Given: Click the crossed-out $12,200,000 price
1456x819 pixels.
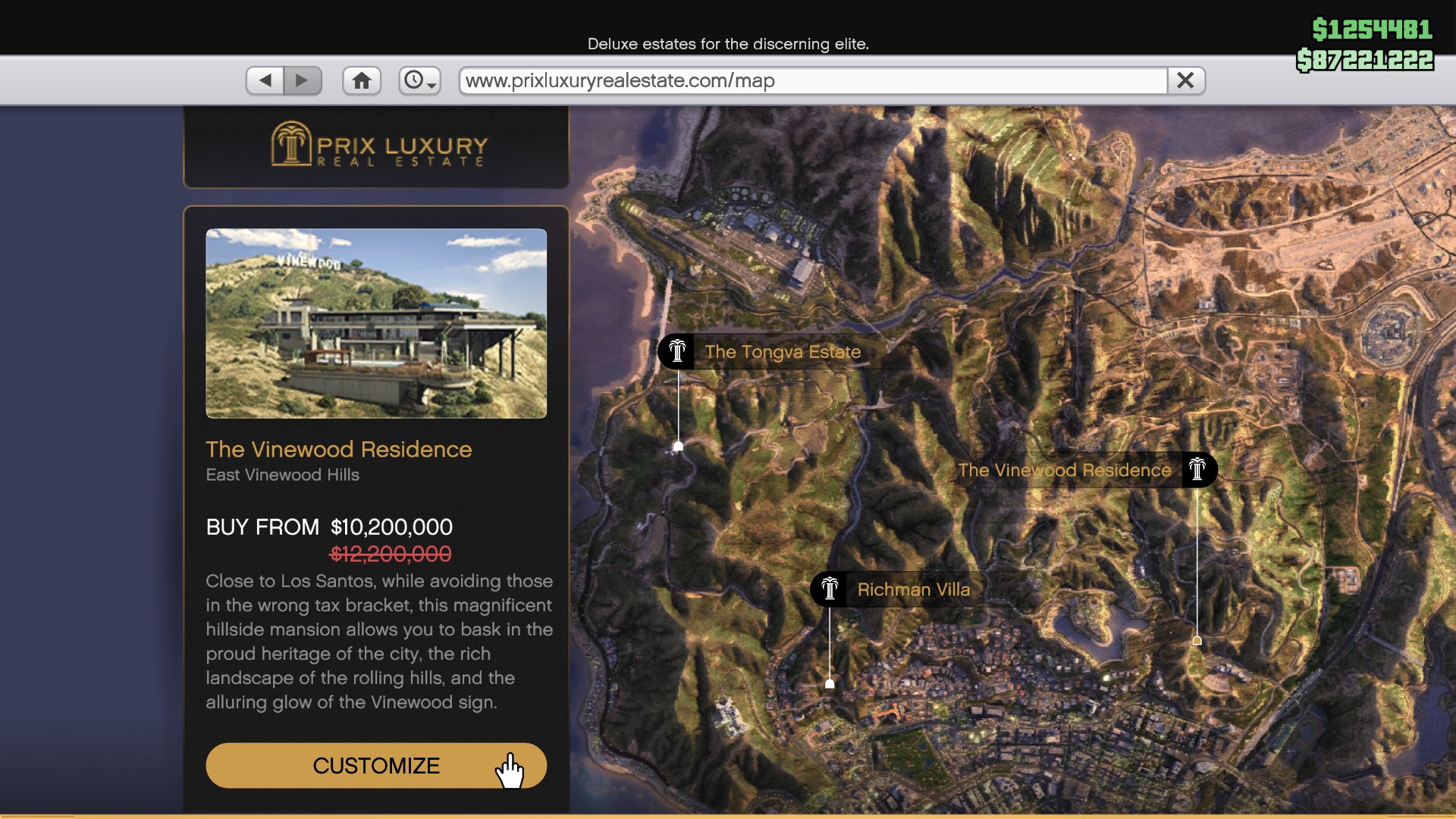Looking at the screenshot, I should tap(390, 554).
